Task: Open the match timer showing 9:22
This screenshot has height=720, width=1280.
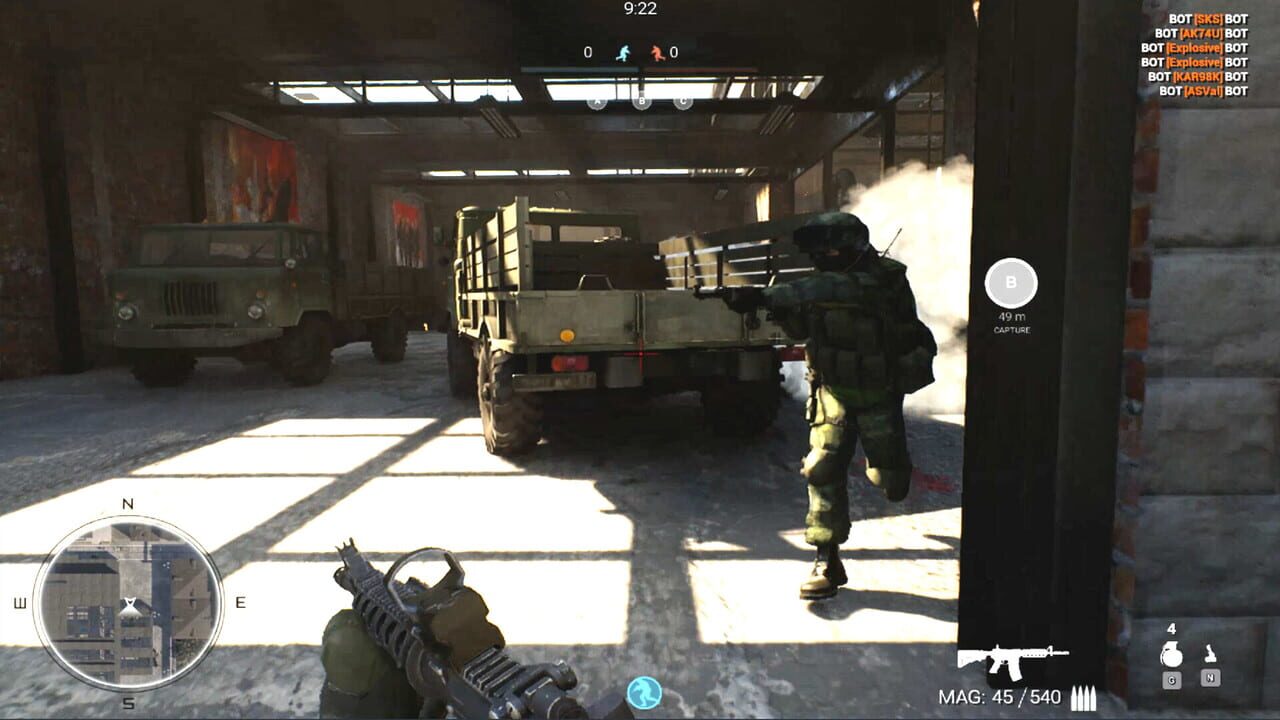Action: [639, 10]
